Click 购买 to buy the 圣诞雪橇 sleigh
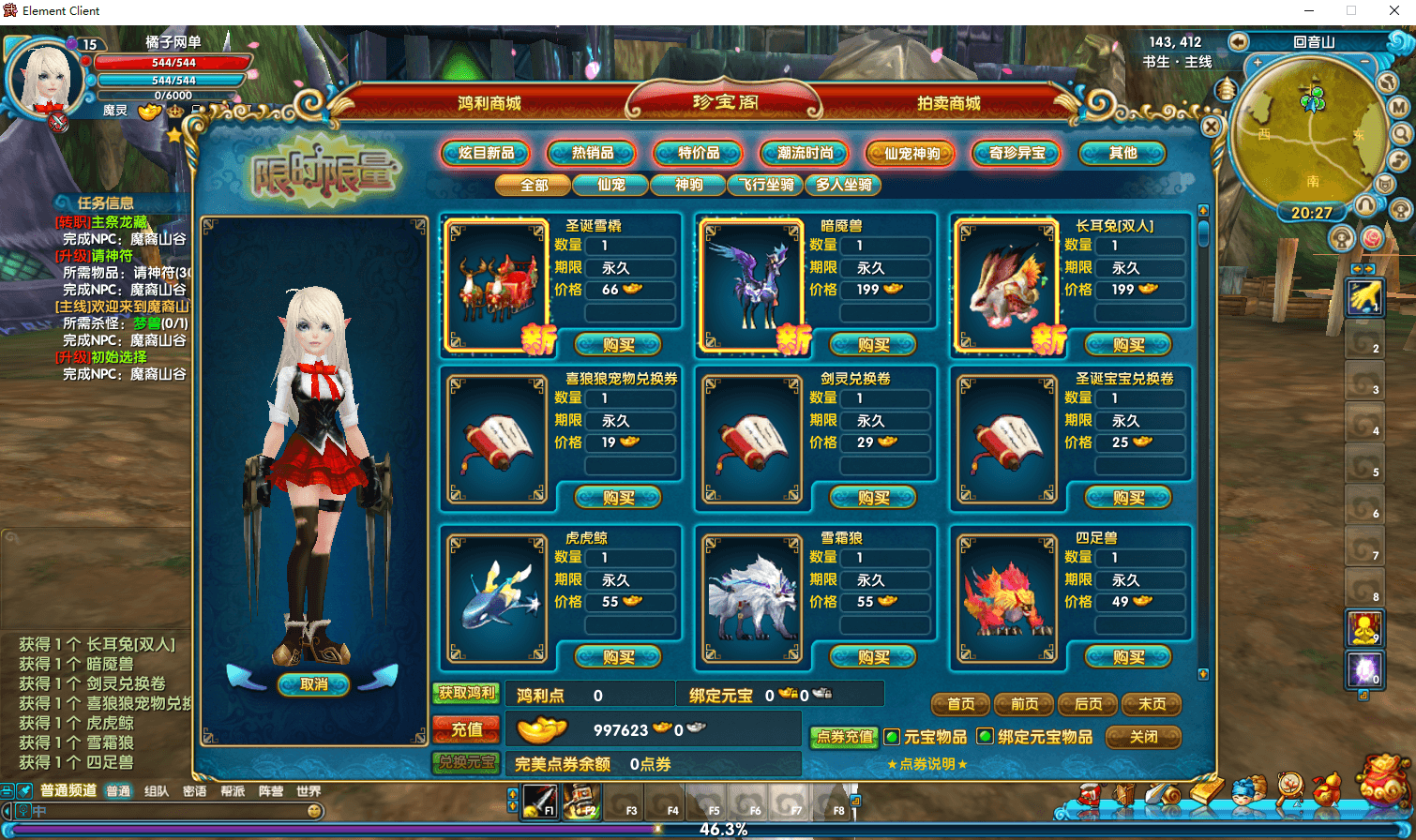Screen dimensions: 1416x840 [x=617, y=344]
